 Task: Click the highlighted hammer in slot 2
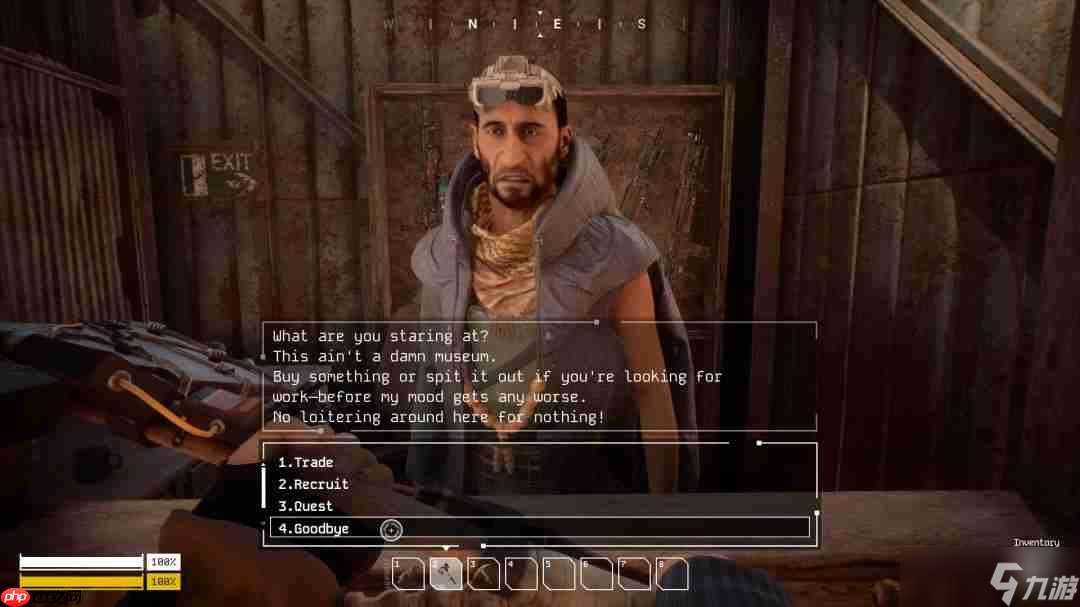[445, 574]
